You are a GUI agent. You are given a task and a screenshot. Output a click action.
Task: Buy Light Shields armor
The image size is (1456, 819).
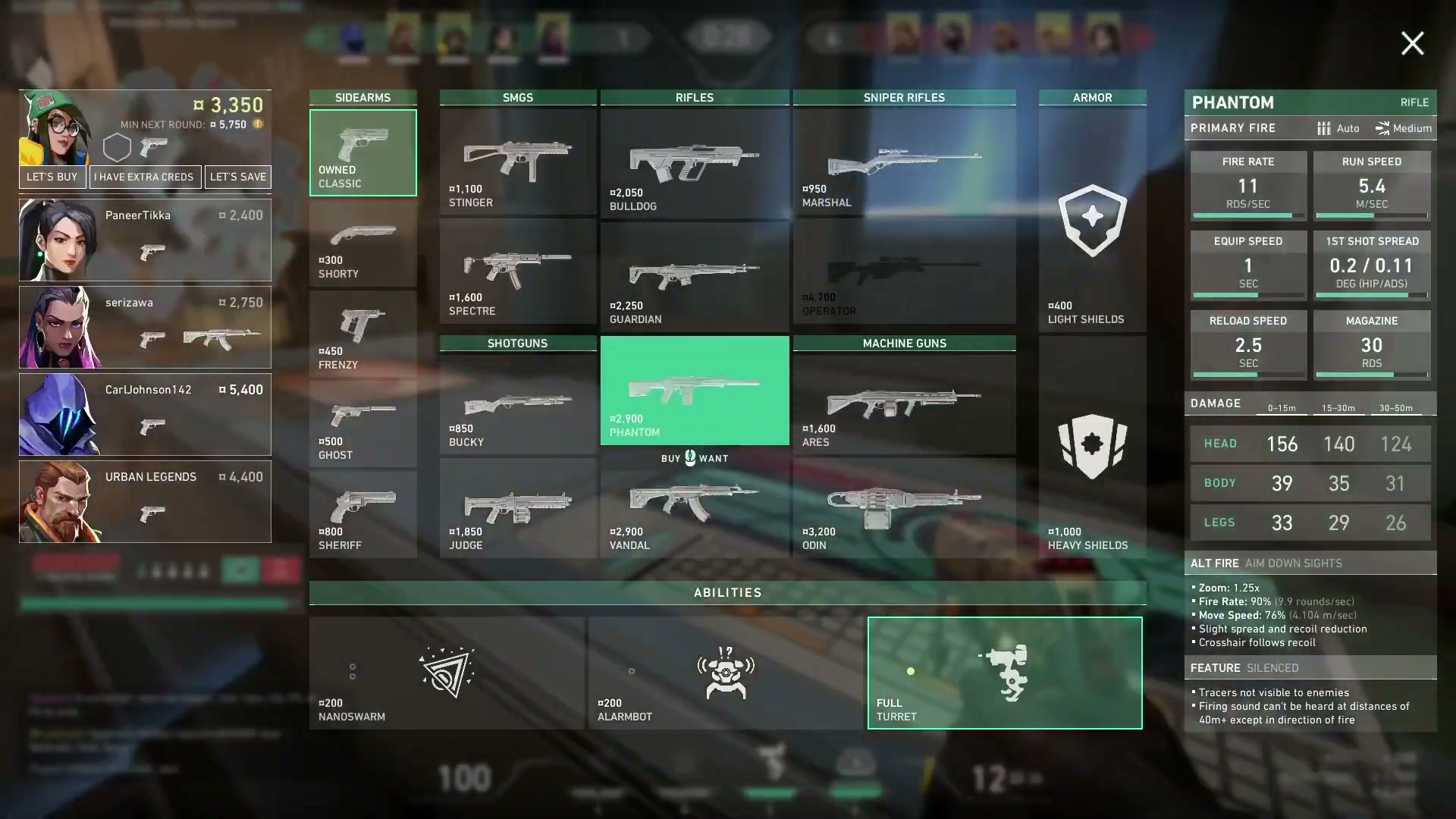tap(1092, 221)
